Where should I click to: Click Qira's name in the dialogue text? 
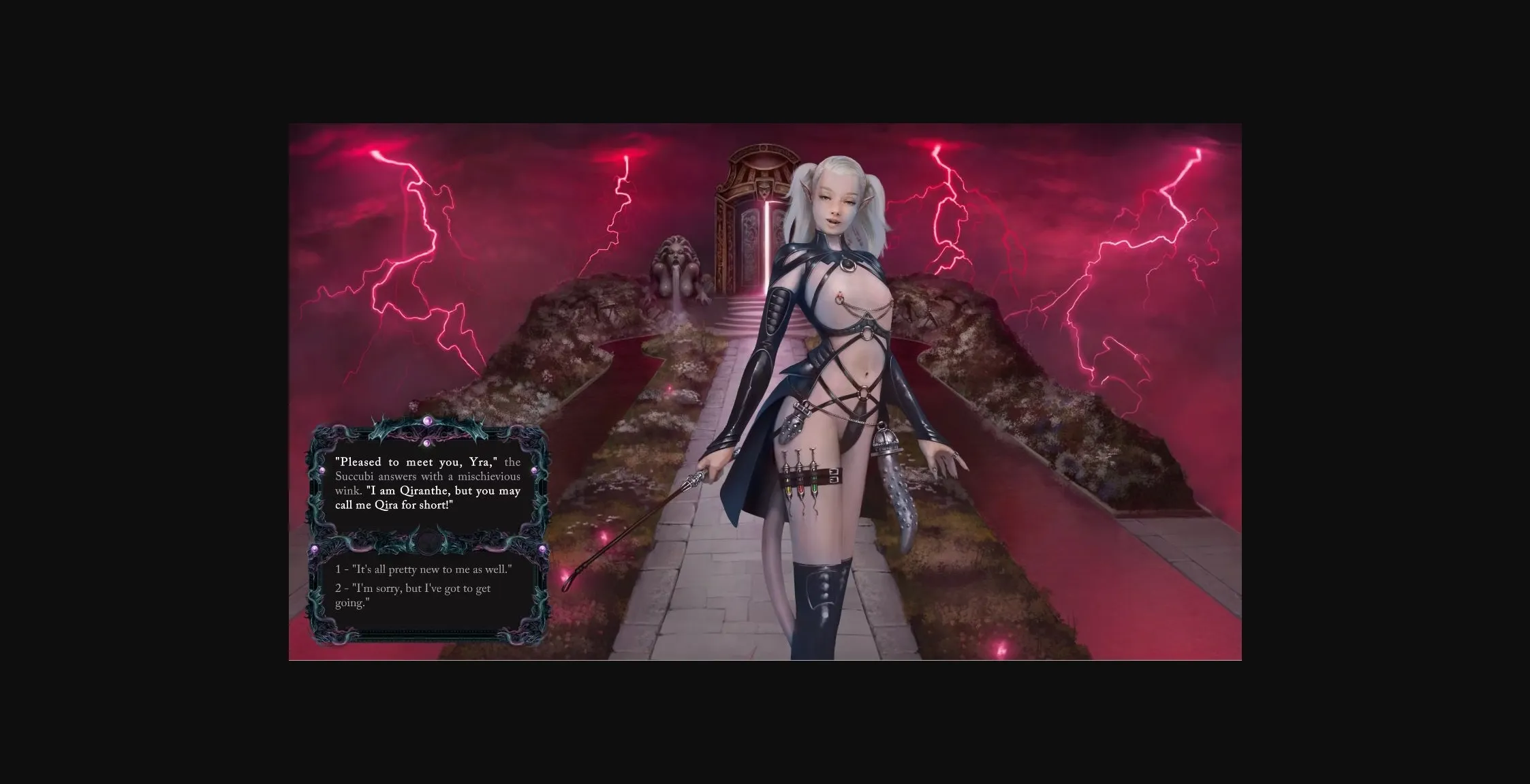pos(386,505)
